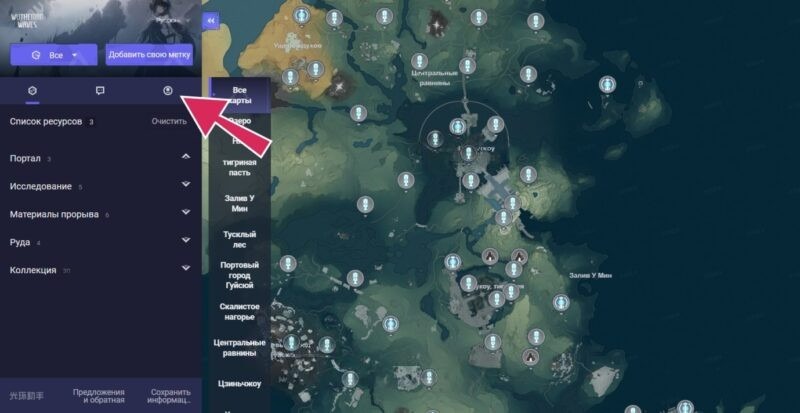Clear the resource list with "Очистить"

click(169, 122)
